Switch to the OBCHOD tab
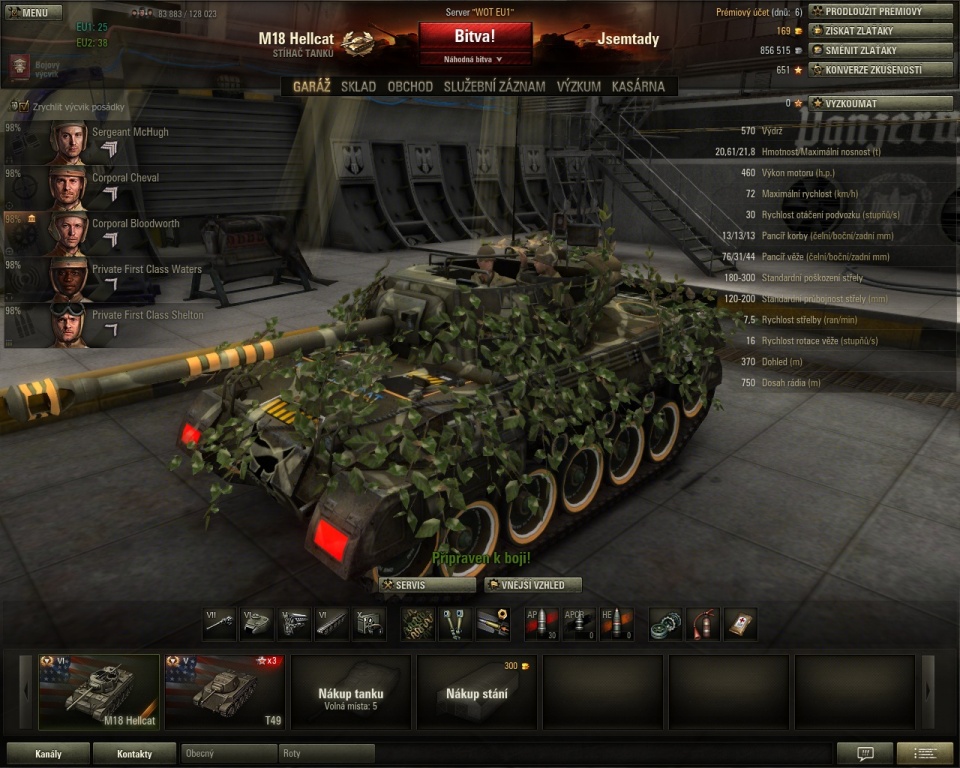Image resolution: width=960 pixels, height=768 pixels. 410,87
